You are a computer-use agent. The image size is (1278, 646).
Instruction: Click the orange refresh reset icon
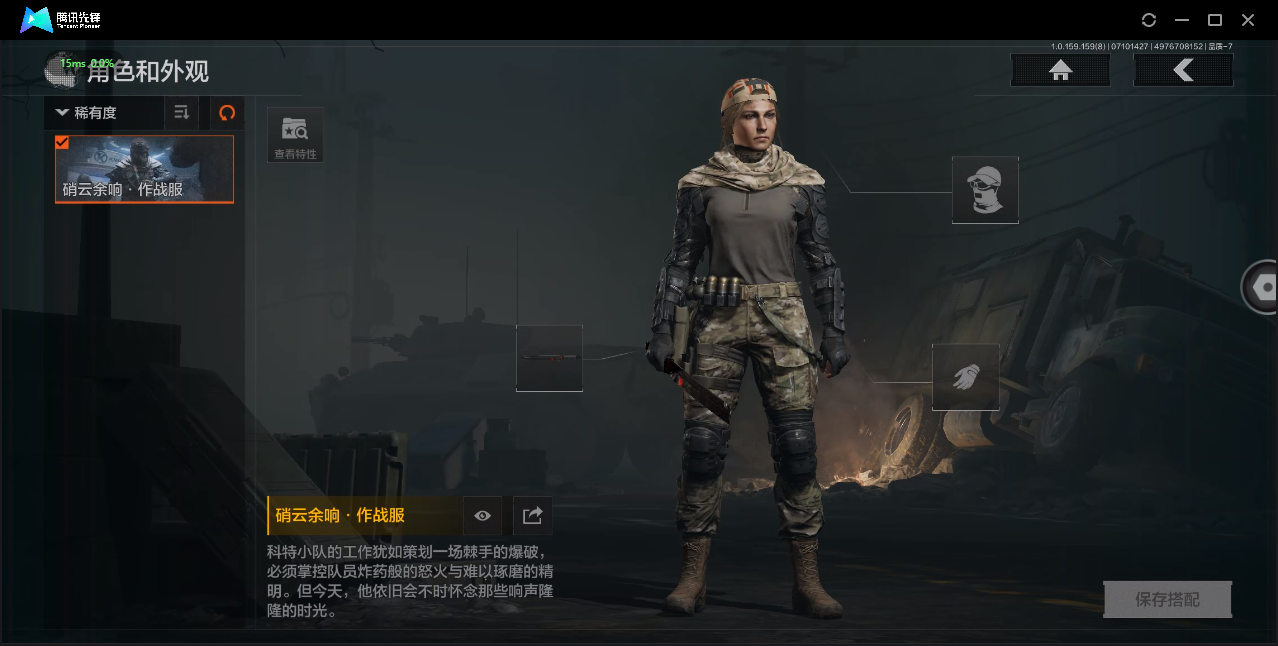pyautogui.click(x=227, y=113)
